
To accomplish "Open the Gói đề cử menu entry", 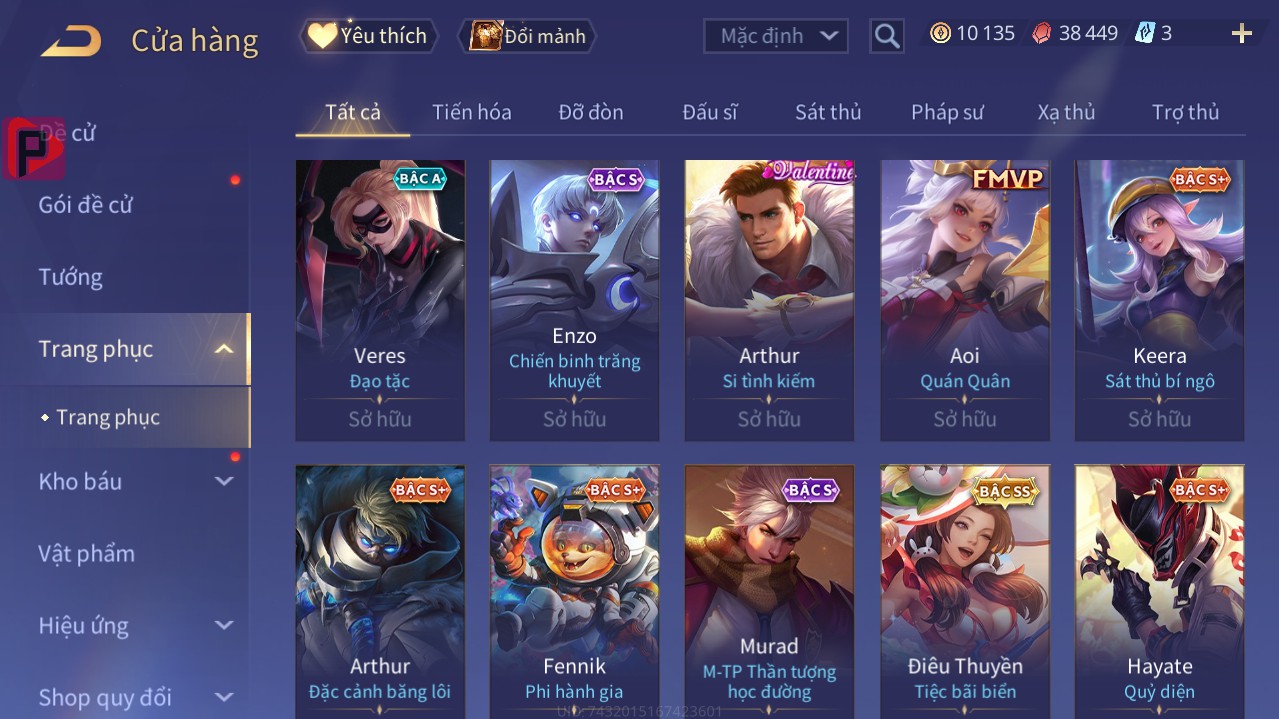I will pyautogui.click(x=86, y=205).
